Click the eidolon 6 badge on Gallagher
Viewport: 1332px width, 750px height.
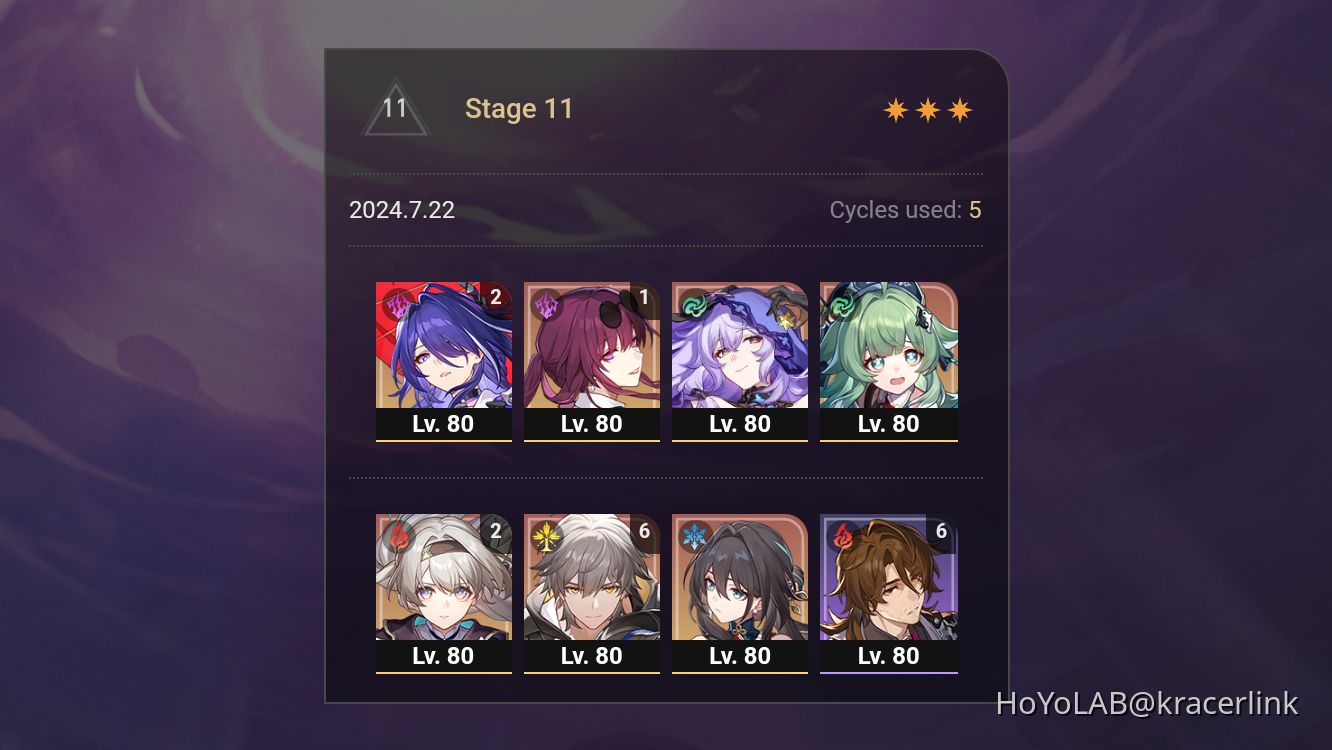940,531
